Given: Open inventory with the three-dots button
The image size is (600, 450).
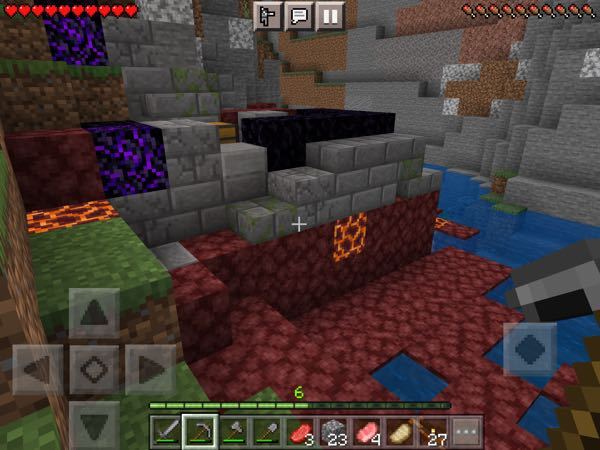Looking at the screenshot, I should [465, 431].
